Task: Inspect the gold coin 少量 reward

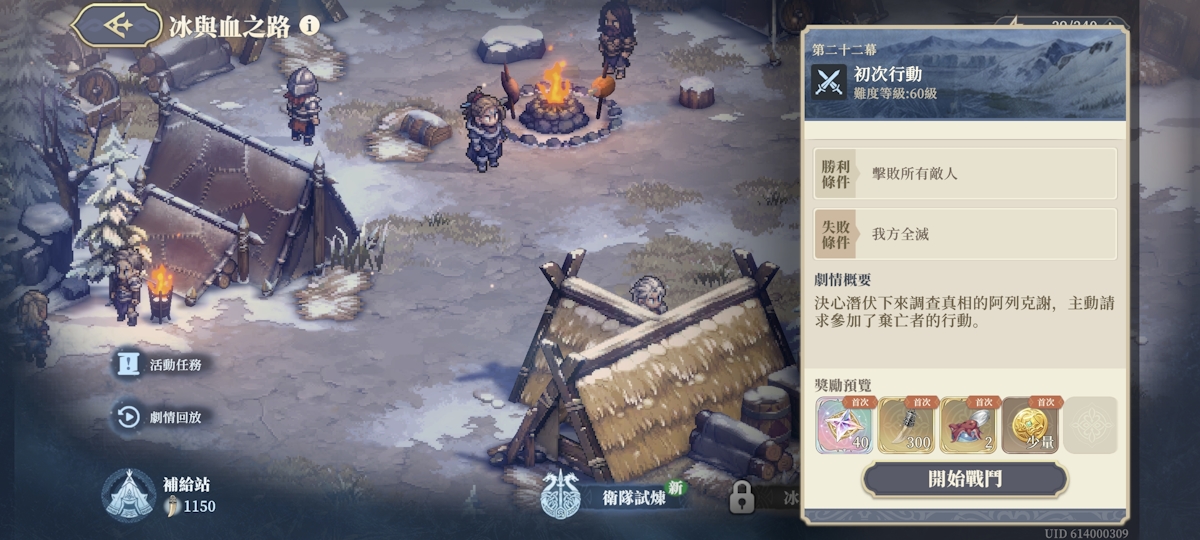Action: pyautogui.click(x=1030, y=425)
